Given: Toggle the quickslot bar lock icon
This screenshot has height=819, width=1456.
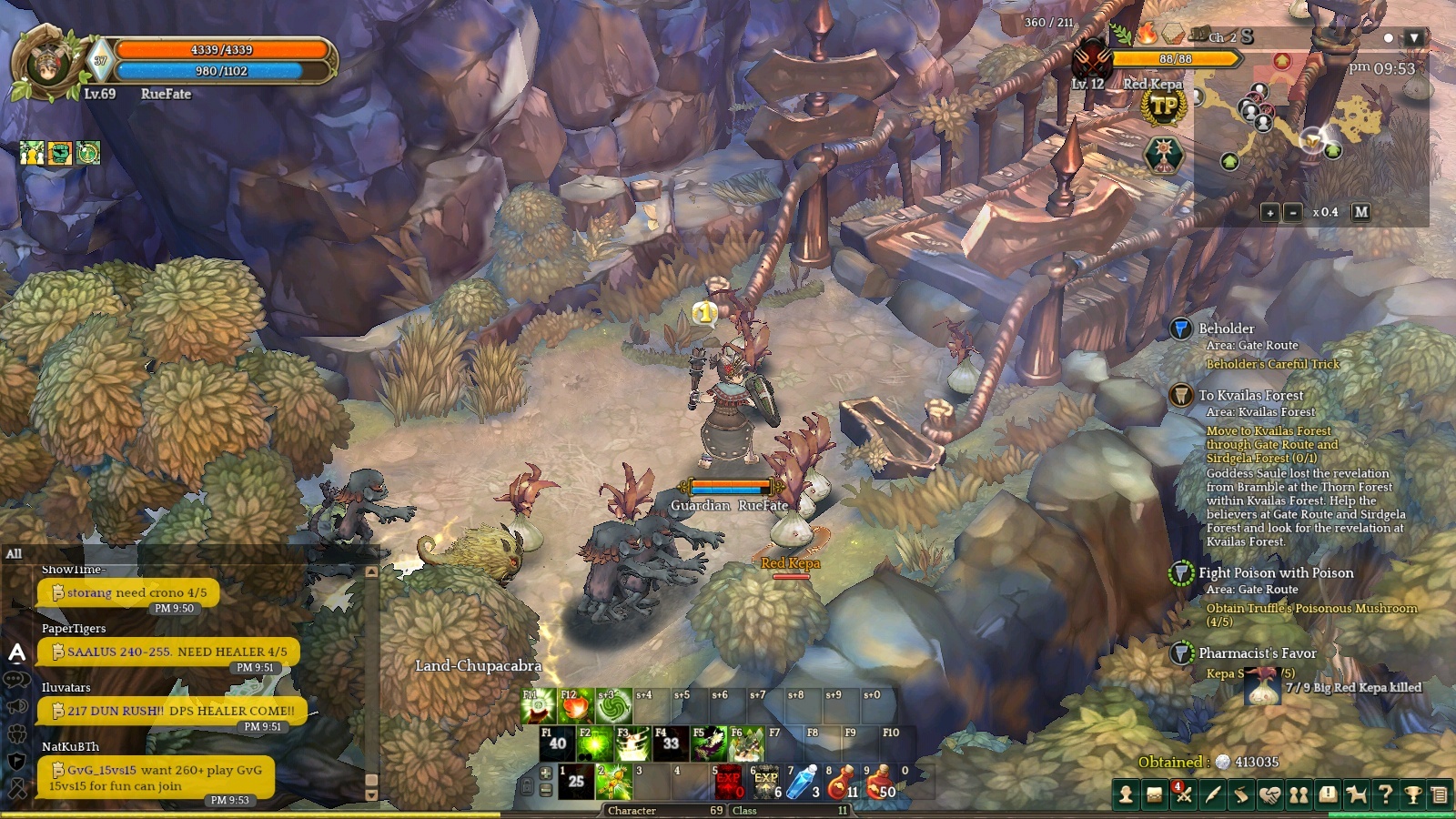Looking at the screenshot, I should point(528,788).
